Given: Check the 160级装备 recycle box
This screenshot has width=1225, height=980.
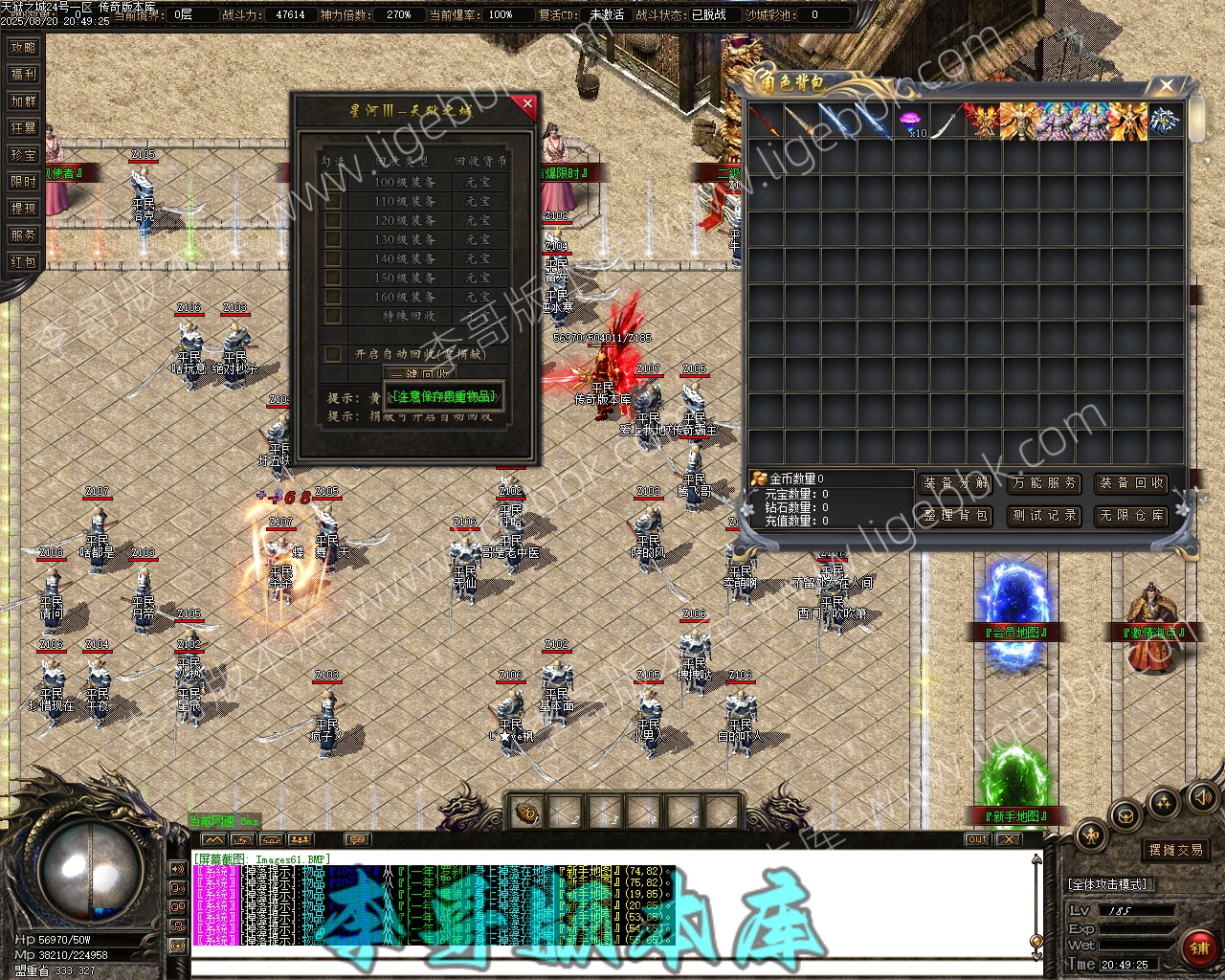Looking at the screenshot, I should (x=333, y=297).
